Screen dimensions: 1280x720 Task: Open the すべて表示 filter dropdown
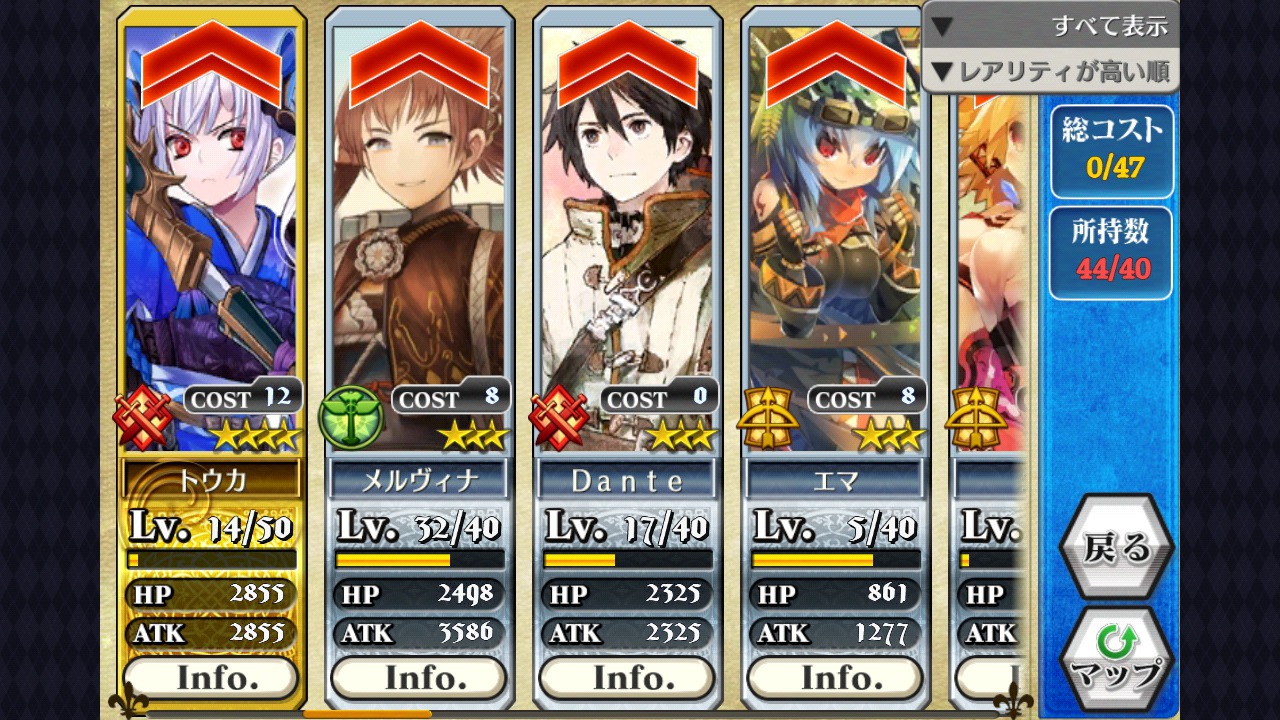(x=1050, y=25)
